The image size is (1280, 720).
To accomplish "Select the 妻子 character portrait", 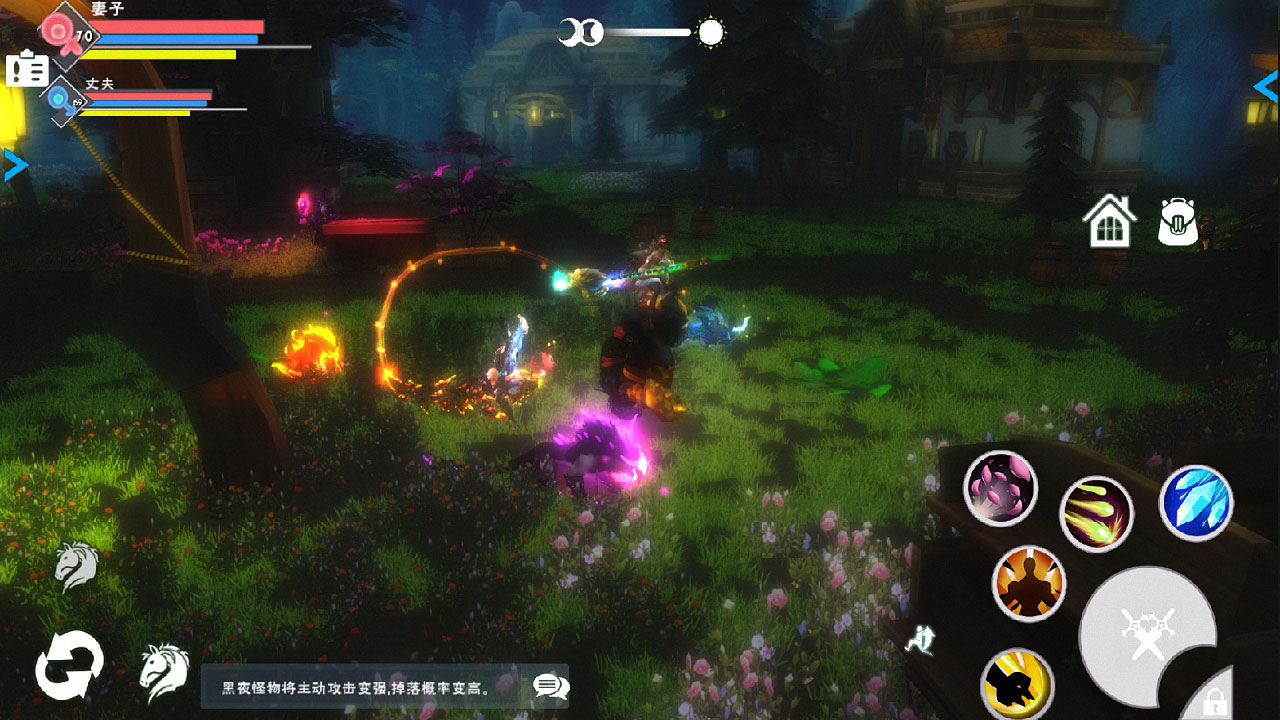I will tap(68, 35).
